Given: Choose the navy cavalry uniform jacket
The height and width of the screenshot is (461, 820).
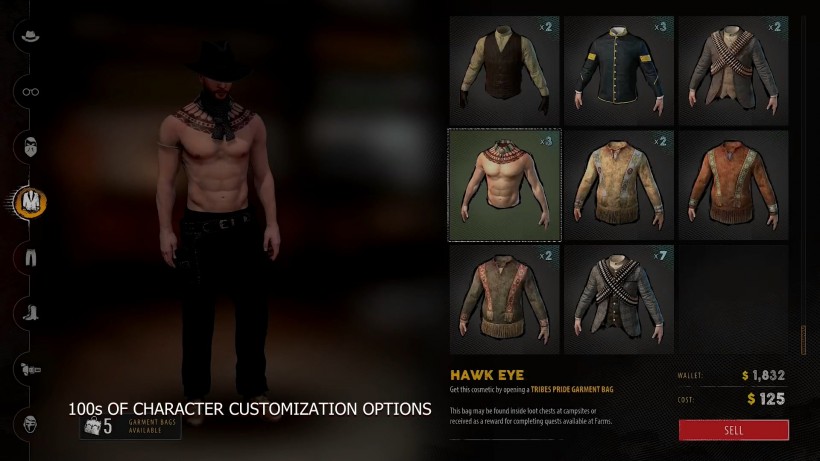Looking at the screenshot, I should tap(619, 70).
